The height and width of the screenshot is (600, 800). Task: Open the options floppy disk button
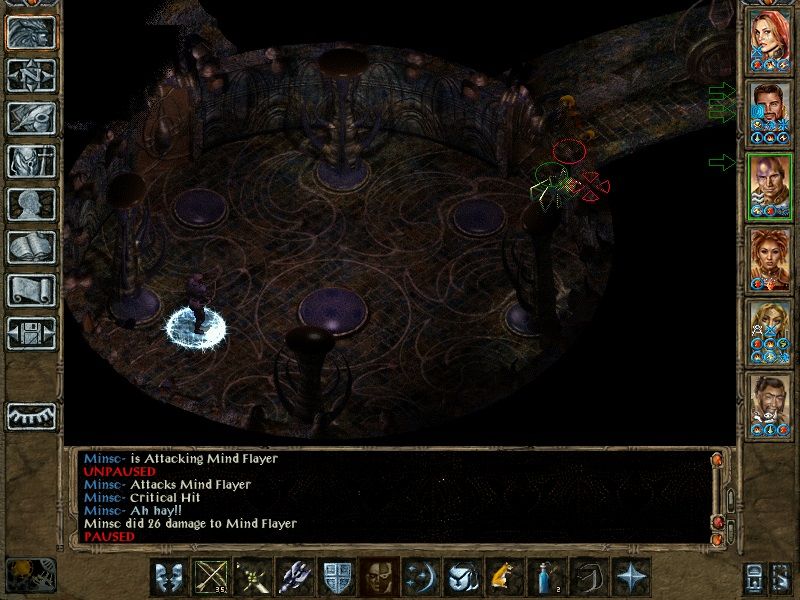[31, 333]
